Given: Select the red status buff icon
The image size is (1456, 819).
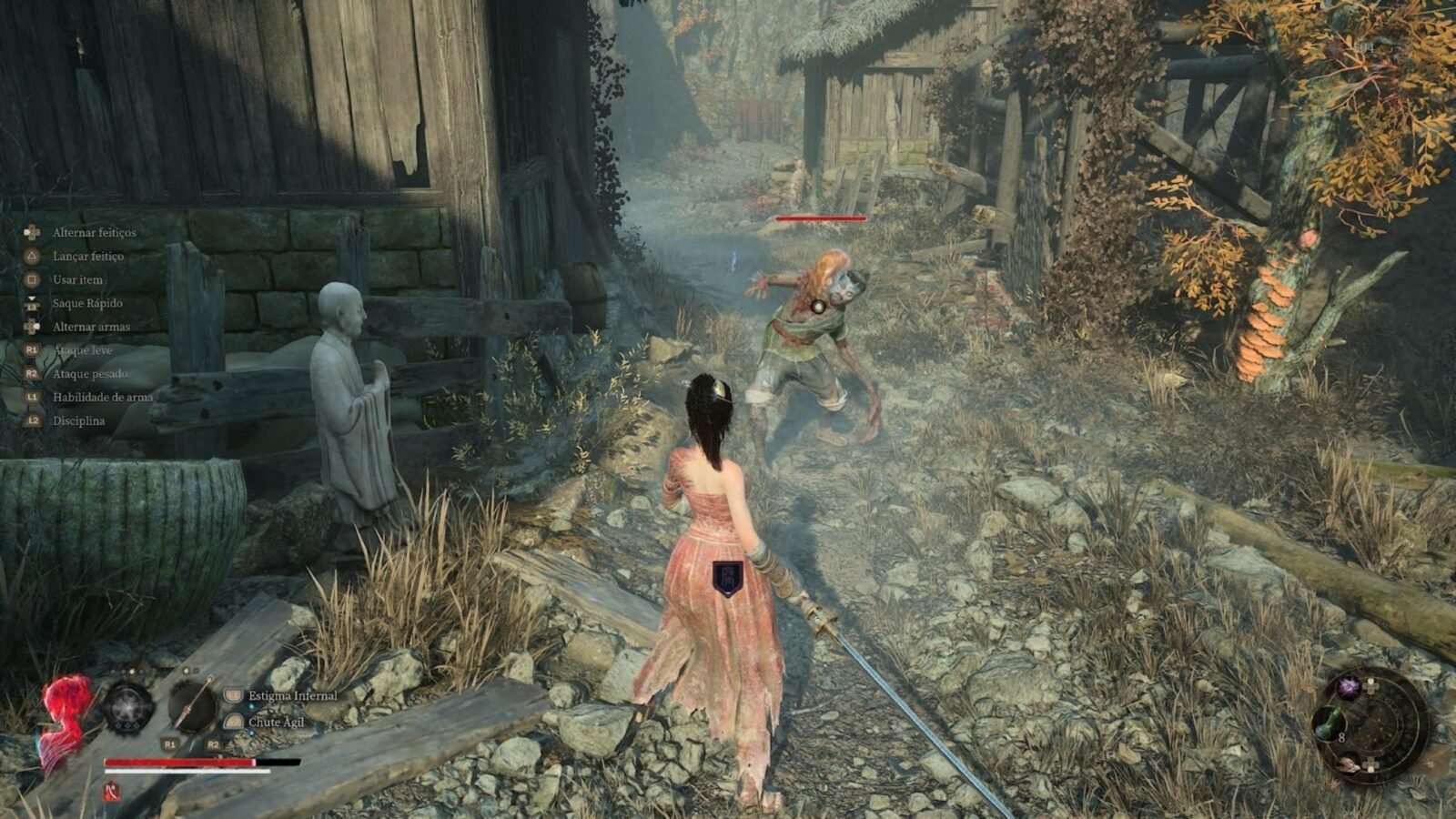Looking at the screenshot, I should tap(112, 792).
